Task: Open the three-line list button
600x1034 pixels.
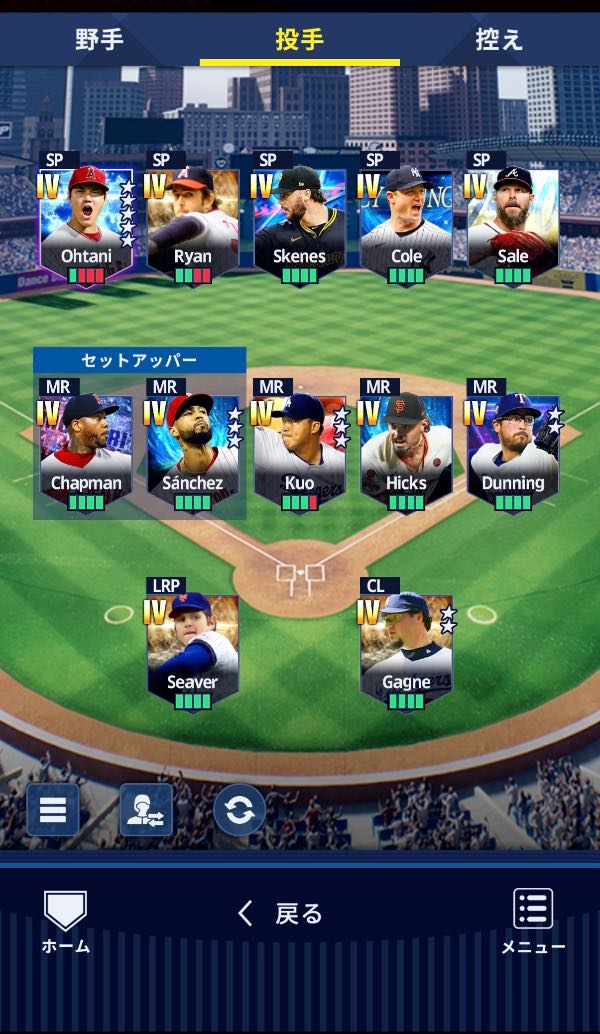Action: click(x=53, y=809)
